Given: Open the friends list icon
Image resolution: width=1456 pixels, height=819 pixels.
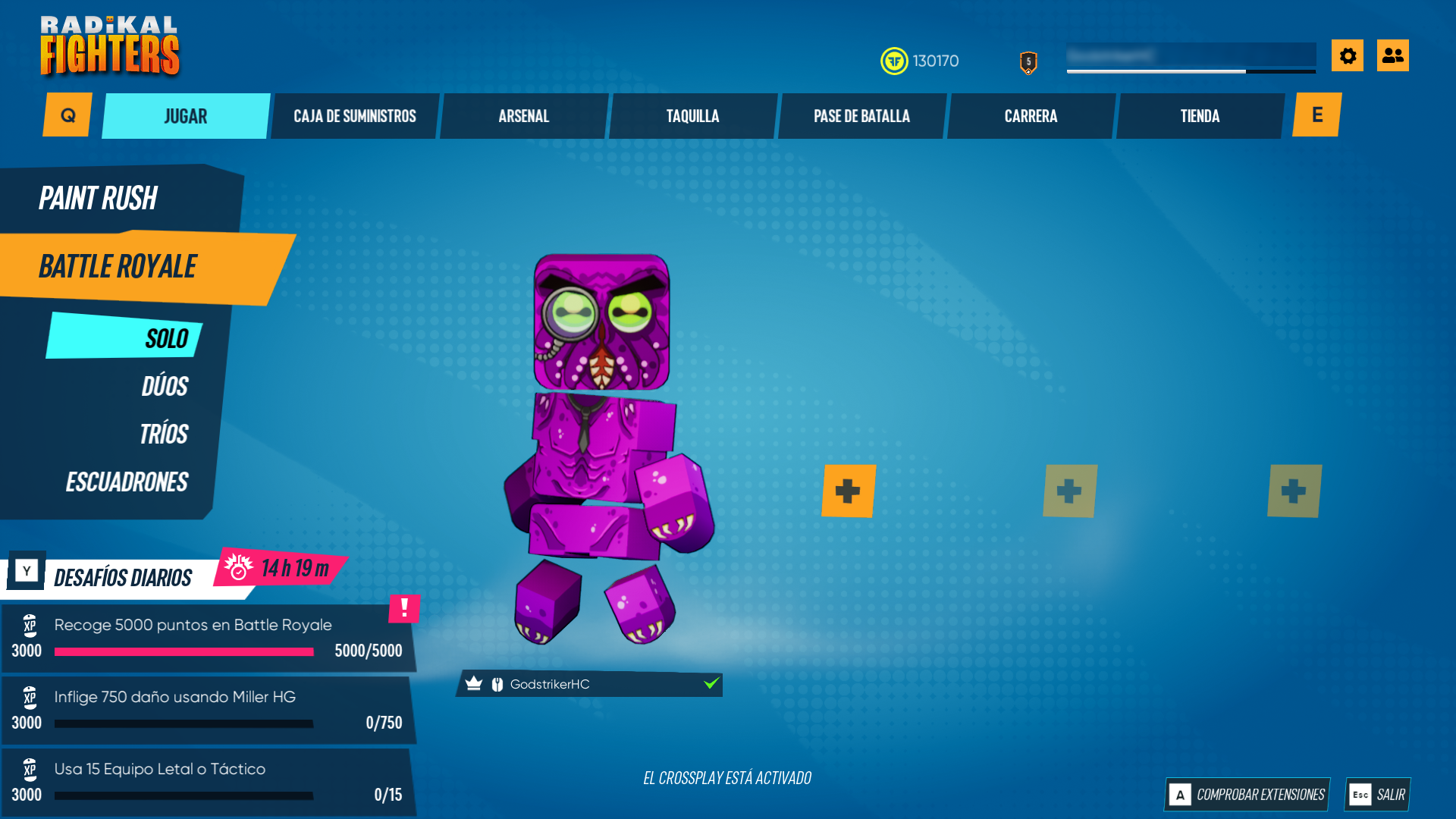Looking at the screenshot, I should point(1393,55).
